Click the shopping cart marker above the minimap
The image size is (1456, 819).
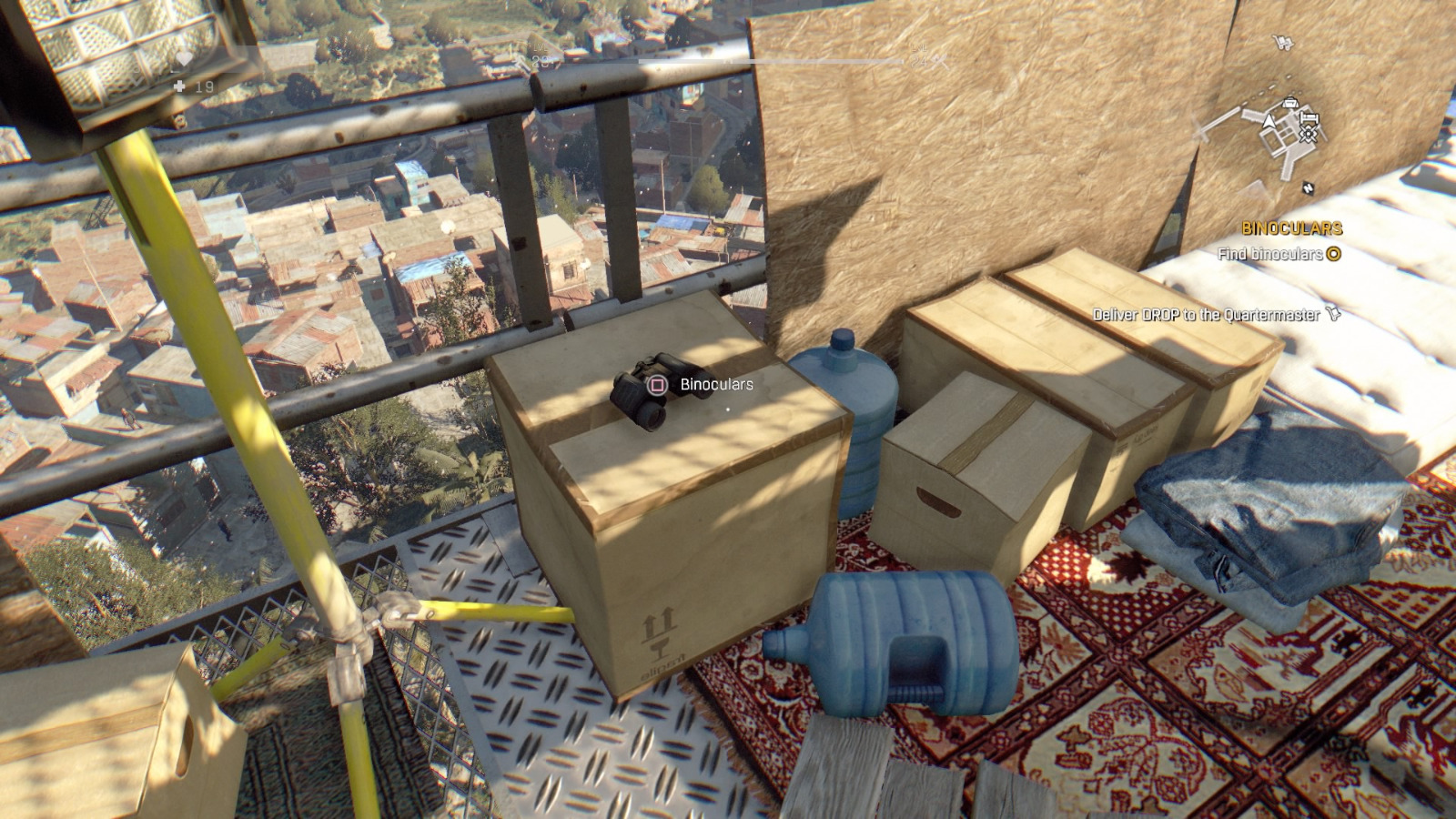point(1283,43)
